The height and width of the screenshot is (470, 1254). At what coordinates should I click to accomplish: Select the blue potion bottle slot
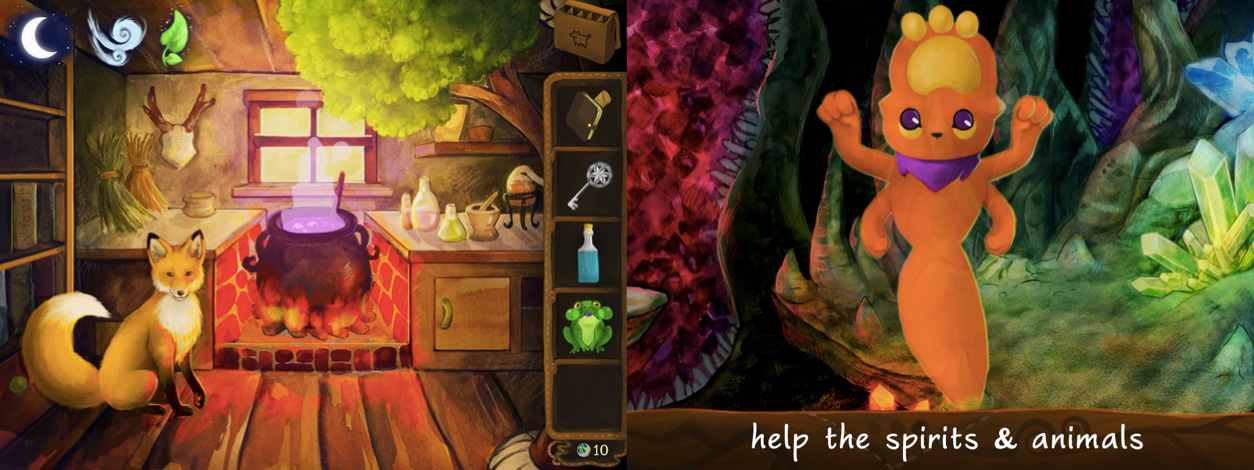(585, 255)
